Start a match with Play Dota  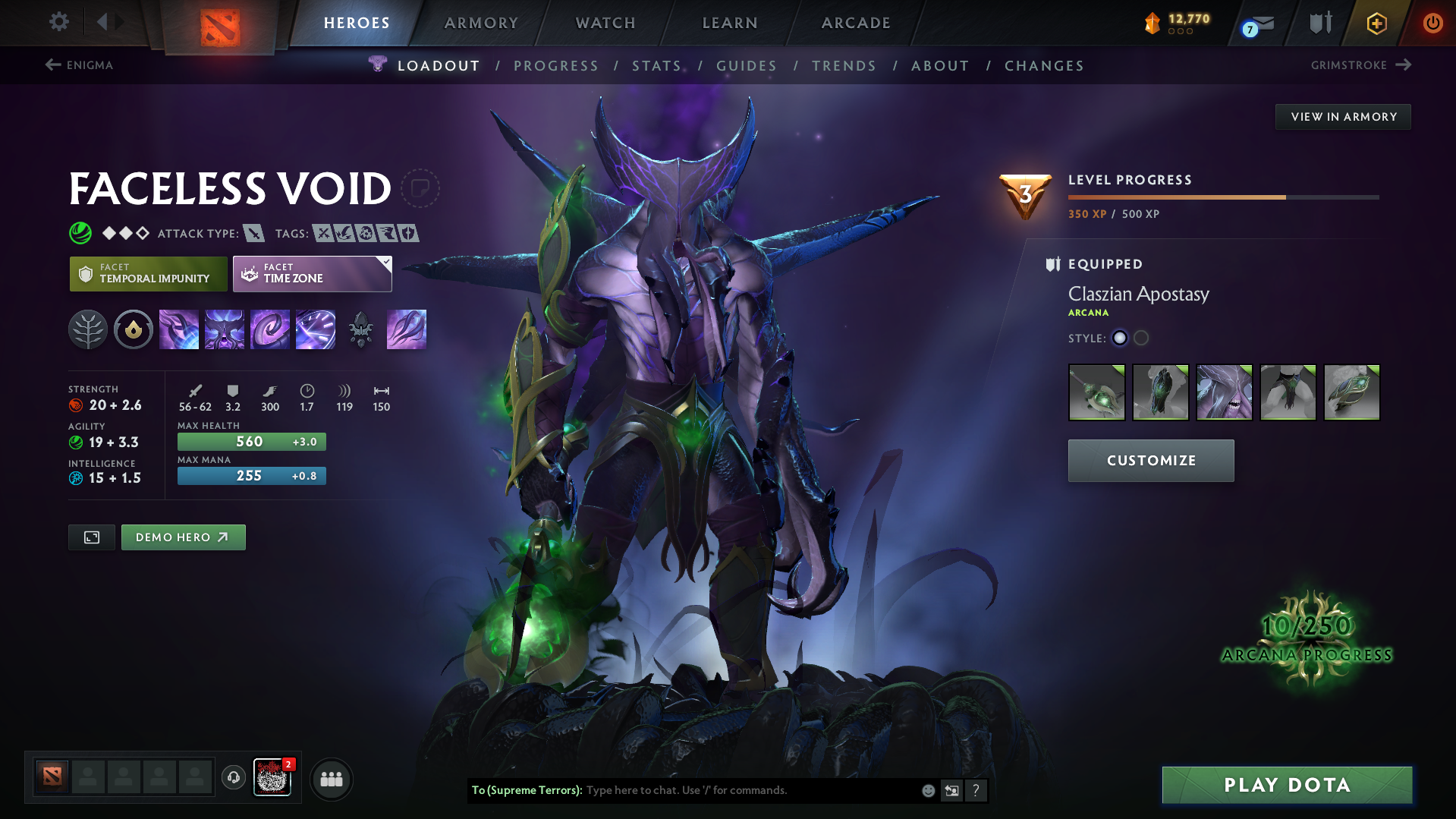pos(1287,785)
